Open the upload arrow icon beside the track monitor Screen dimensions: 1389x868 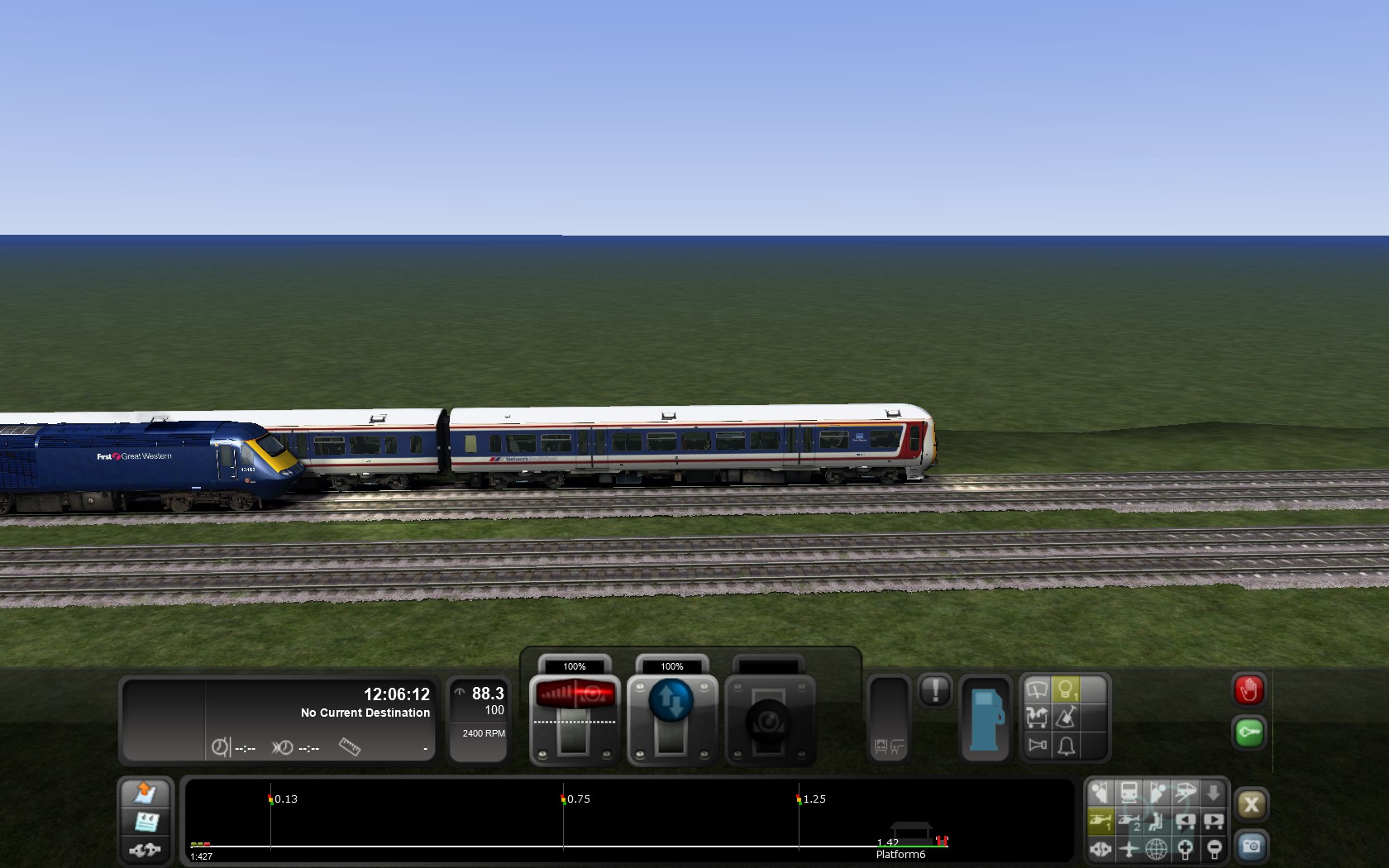pos(146,792)
